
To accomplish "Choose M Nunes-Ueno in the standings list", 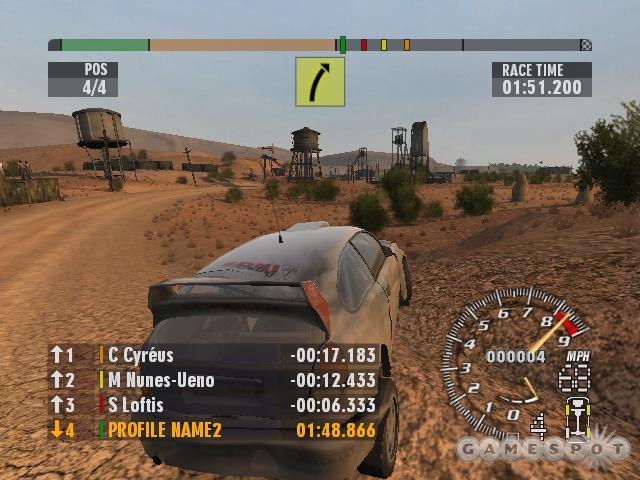I will click(213, 380).
